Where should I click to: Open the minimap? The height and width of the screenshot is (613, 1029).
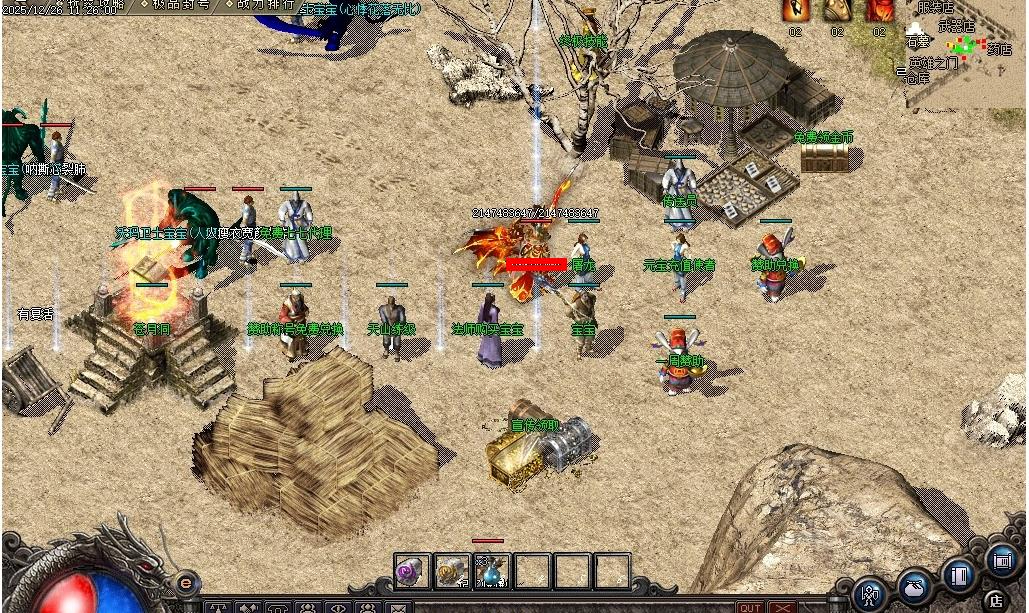pos(965,50)
